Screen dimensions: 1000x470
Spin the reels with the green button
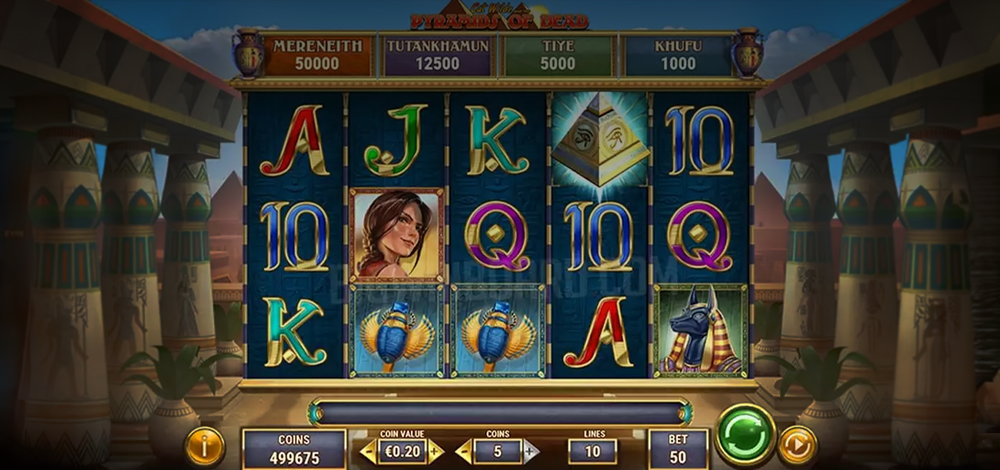pyautogui.click(x=745, y=435)
